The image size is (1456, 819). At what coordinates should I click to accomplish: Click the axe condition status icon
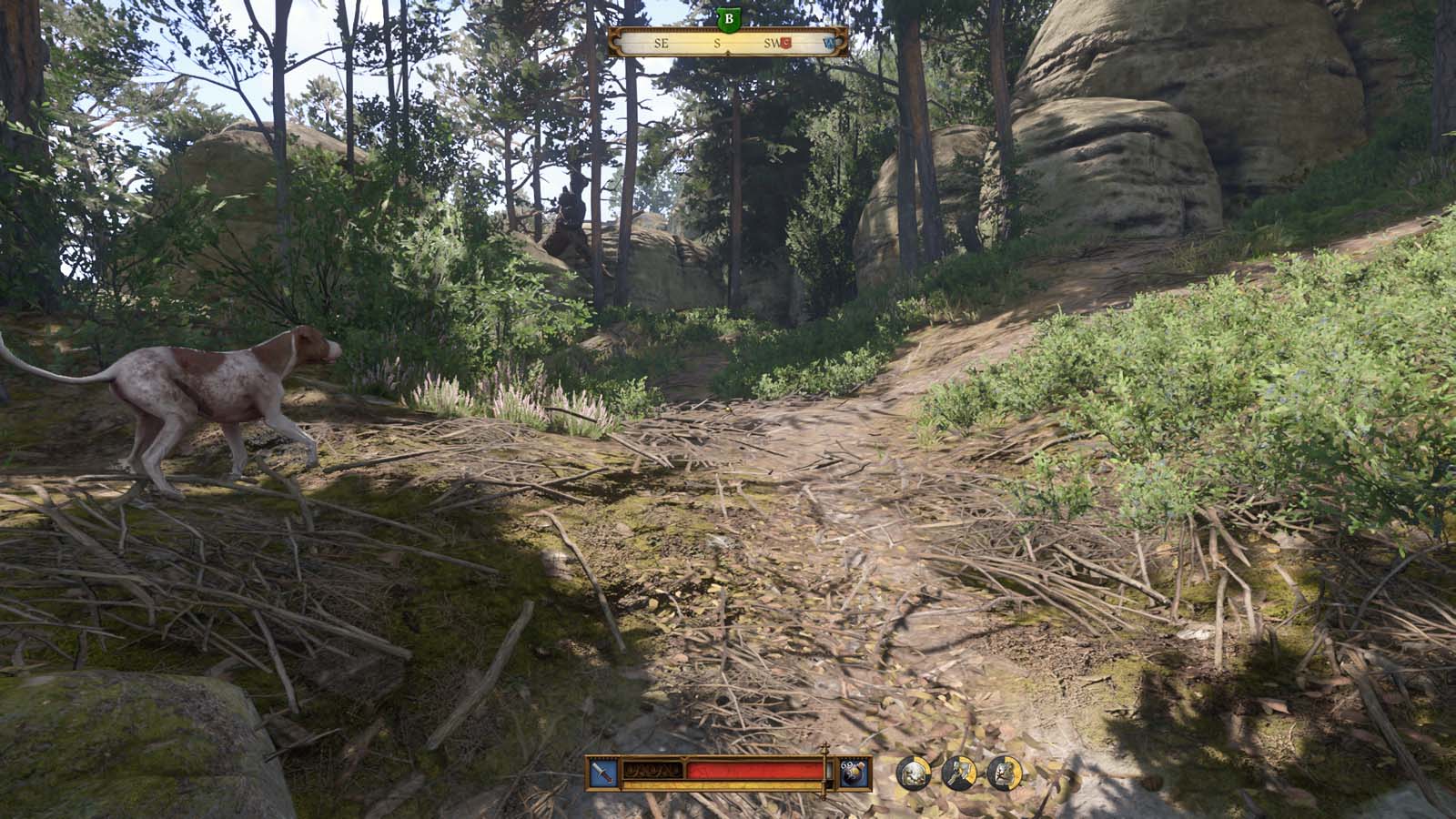(957, 772)
